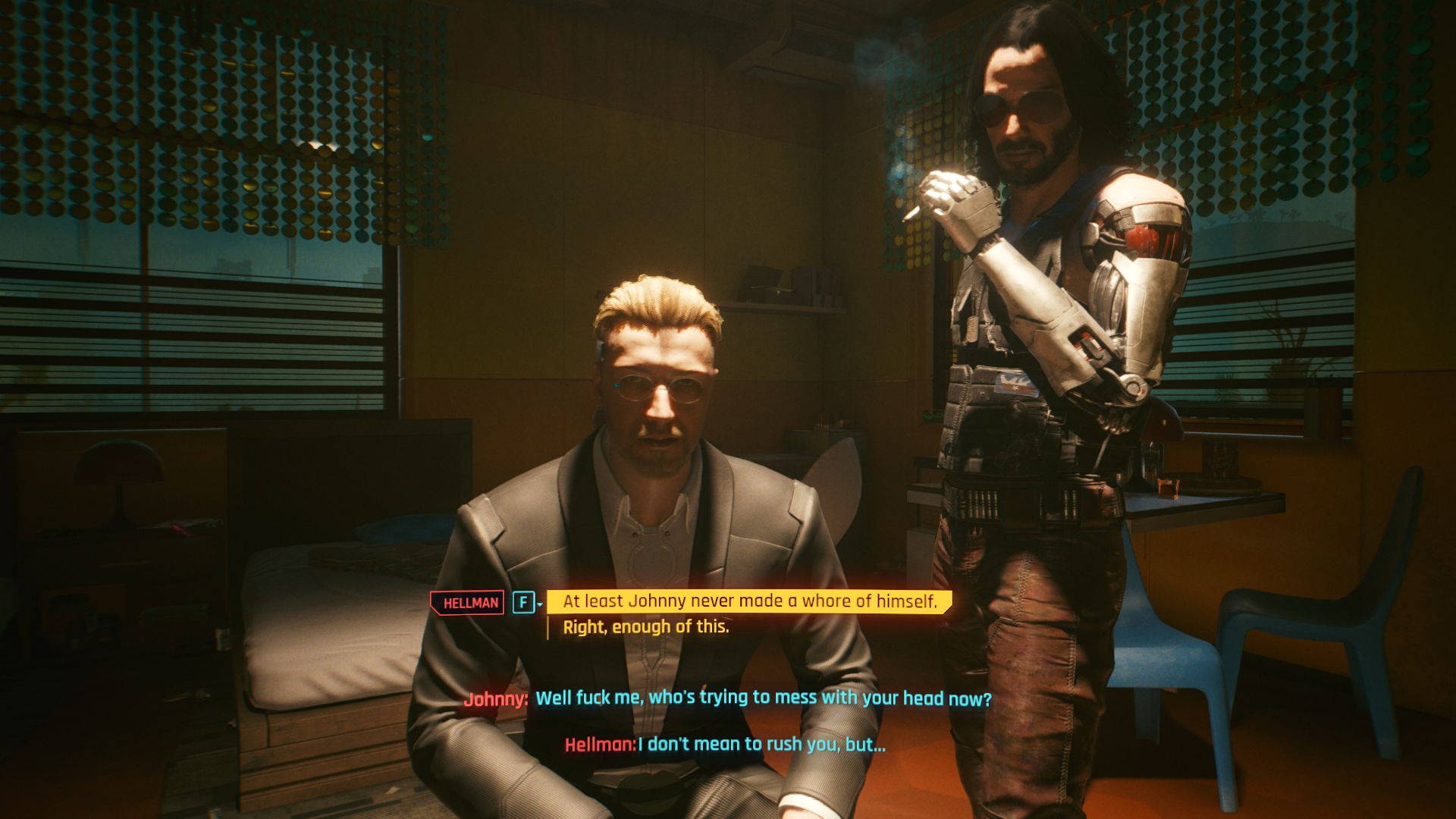1456x819 pixels.
Task: Select the "Right, enough of this." reply
Action: tap(645, 627)
